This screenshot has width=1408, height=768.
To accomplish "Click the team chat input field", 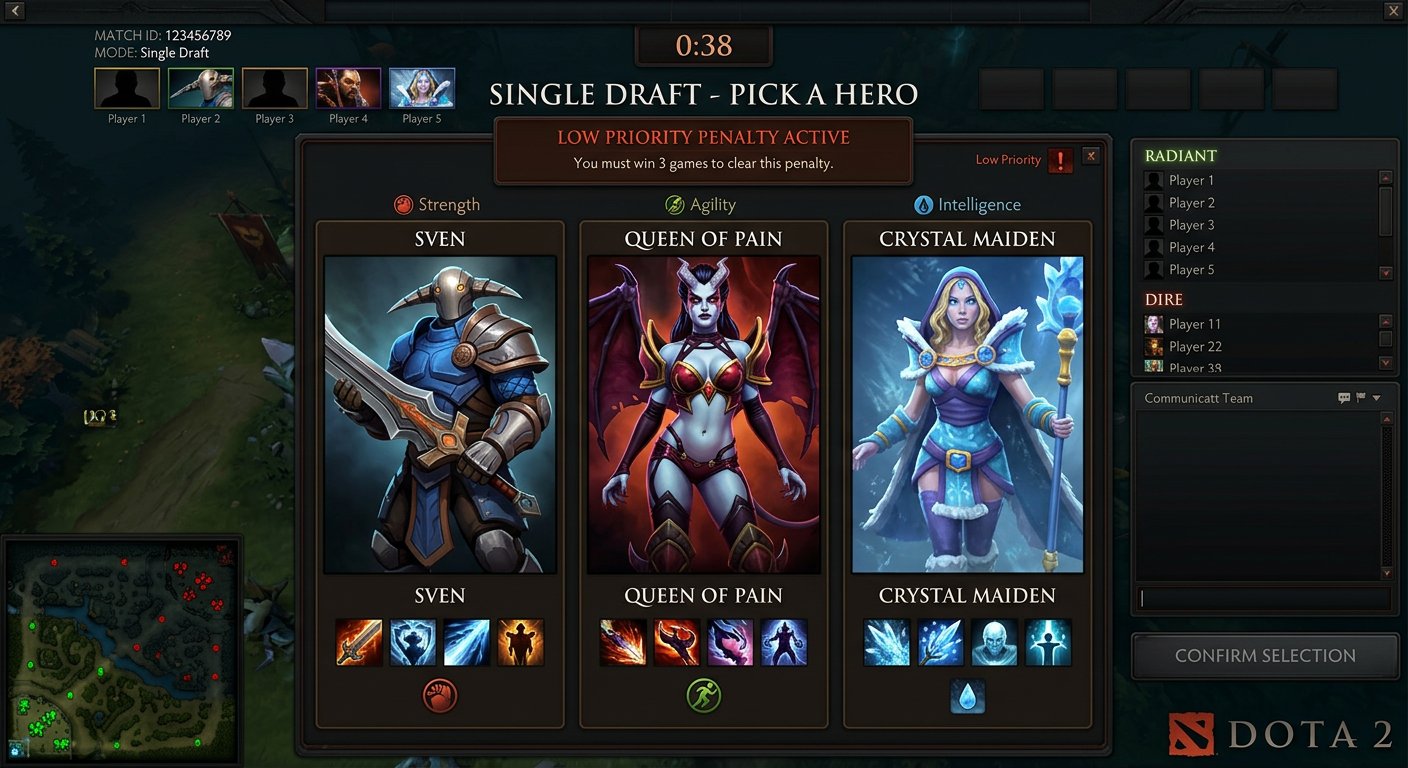I will tap(1262, 598).
